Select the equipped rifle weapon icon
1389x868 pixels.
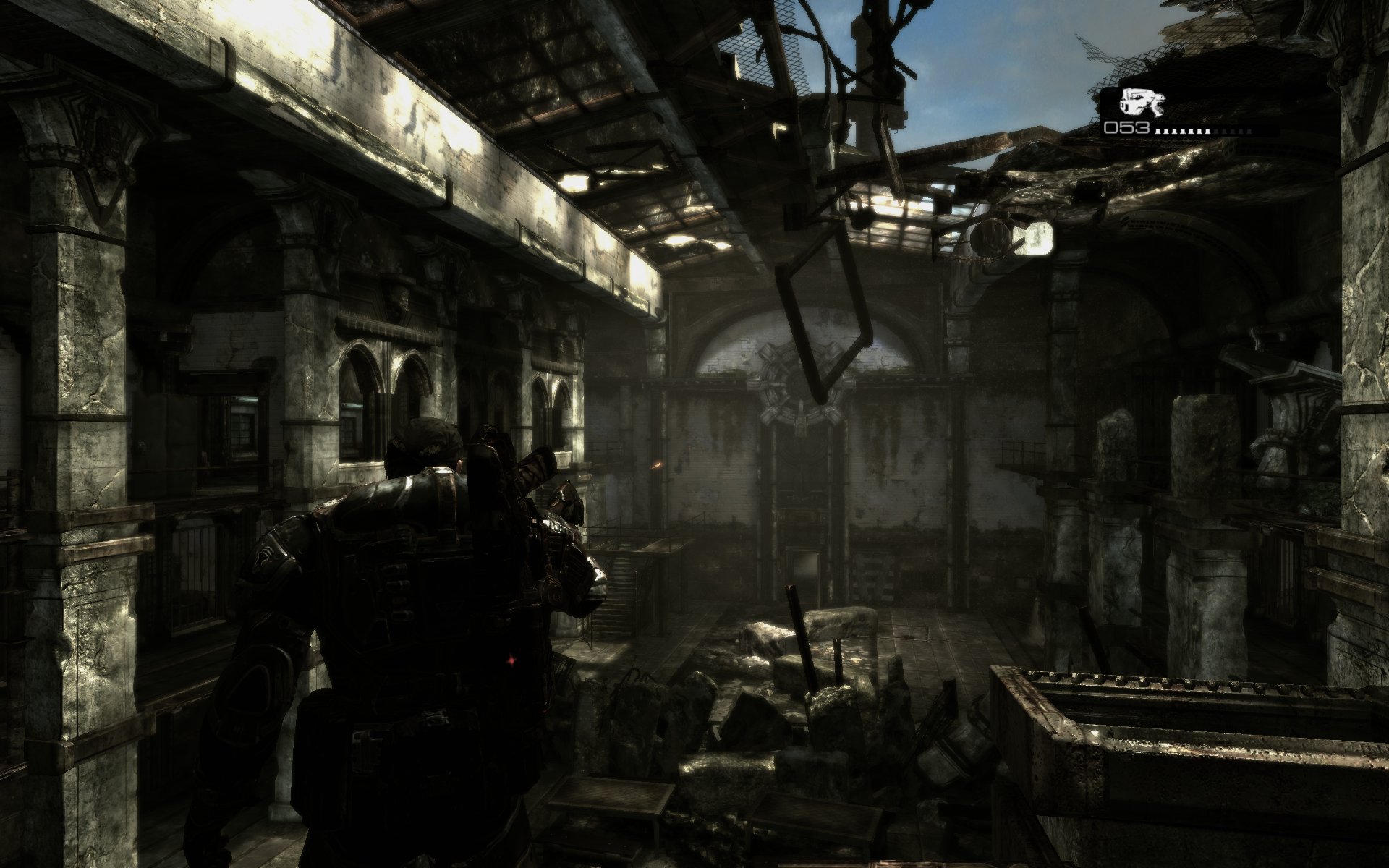pos(1140,102)
